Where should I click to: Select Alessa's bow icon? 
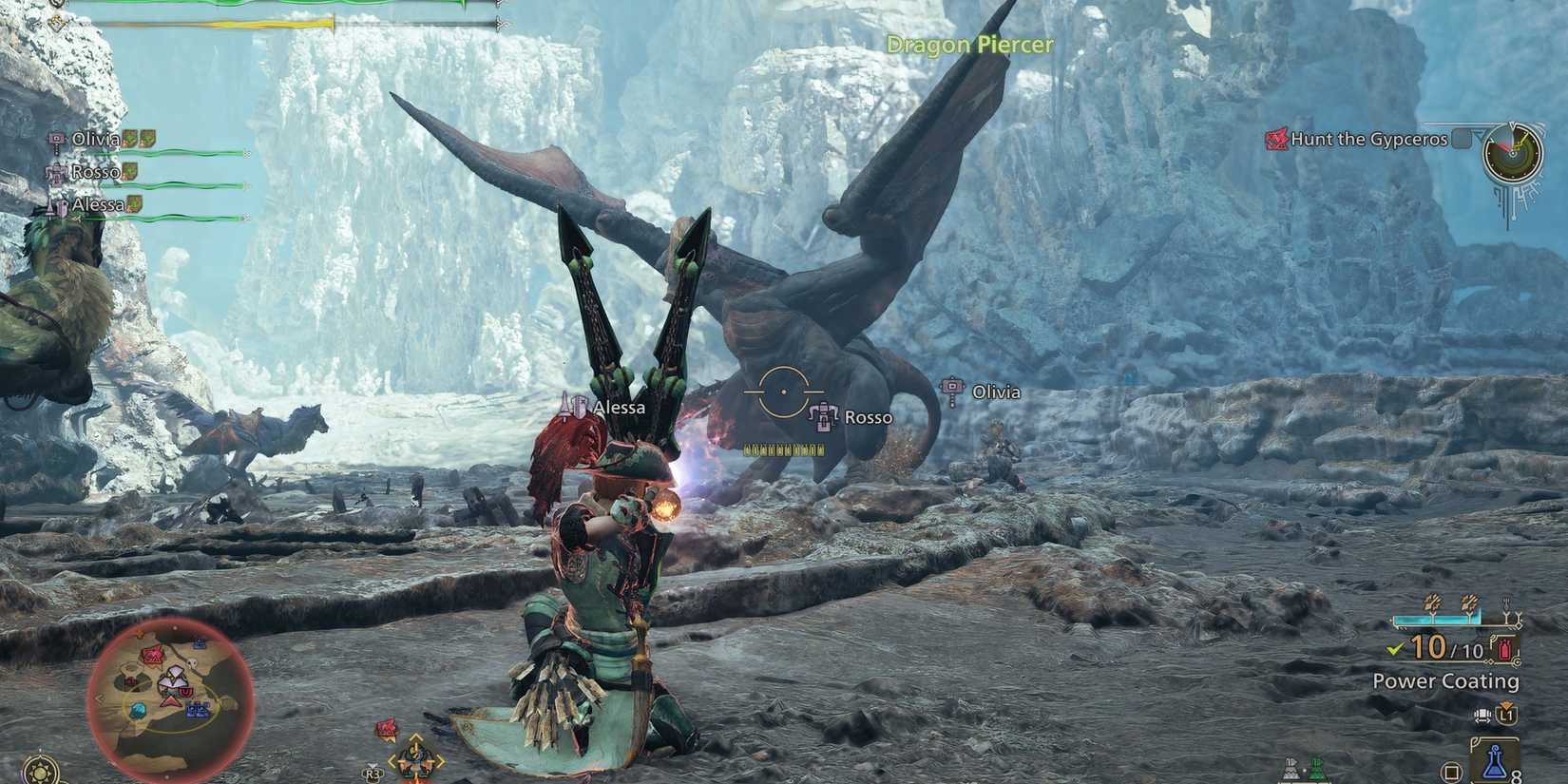(55, 205)
